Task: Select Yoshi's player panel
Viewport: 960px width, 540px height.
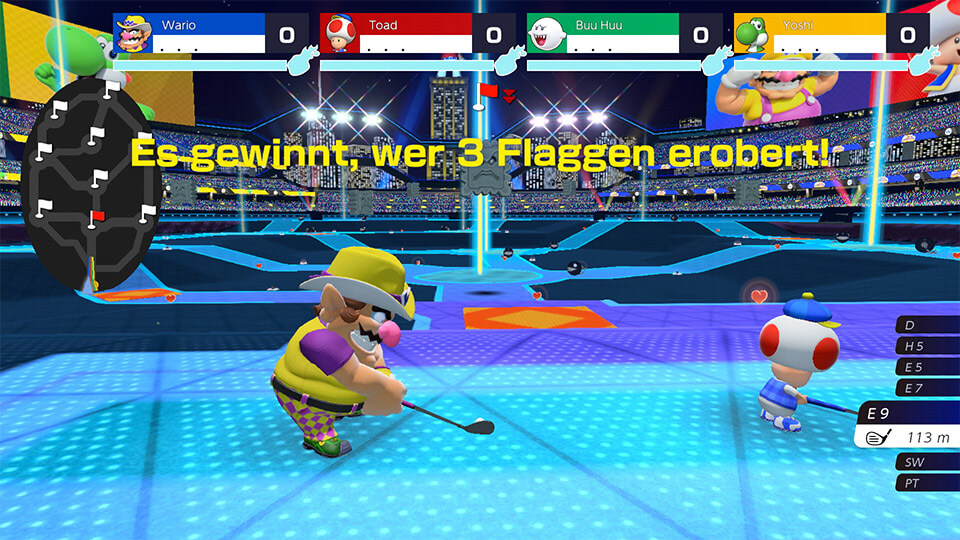Action: pos(825,33)
